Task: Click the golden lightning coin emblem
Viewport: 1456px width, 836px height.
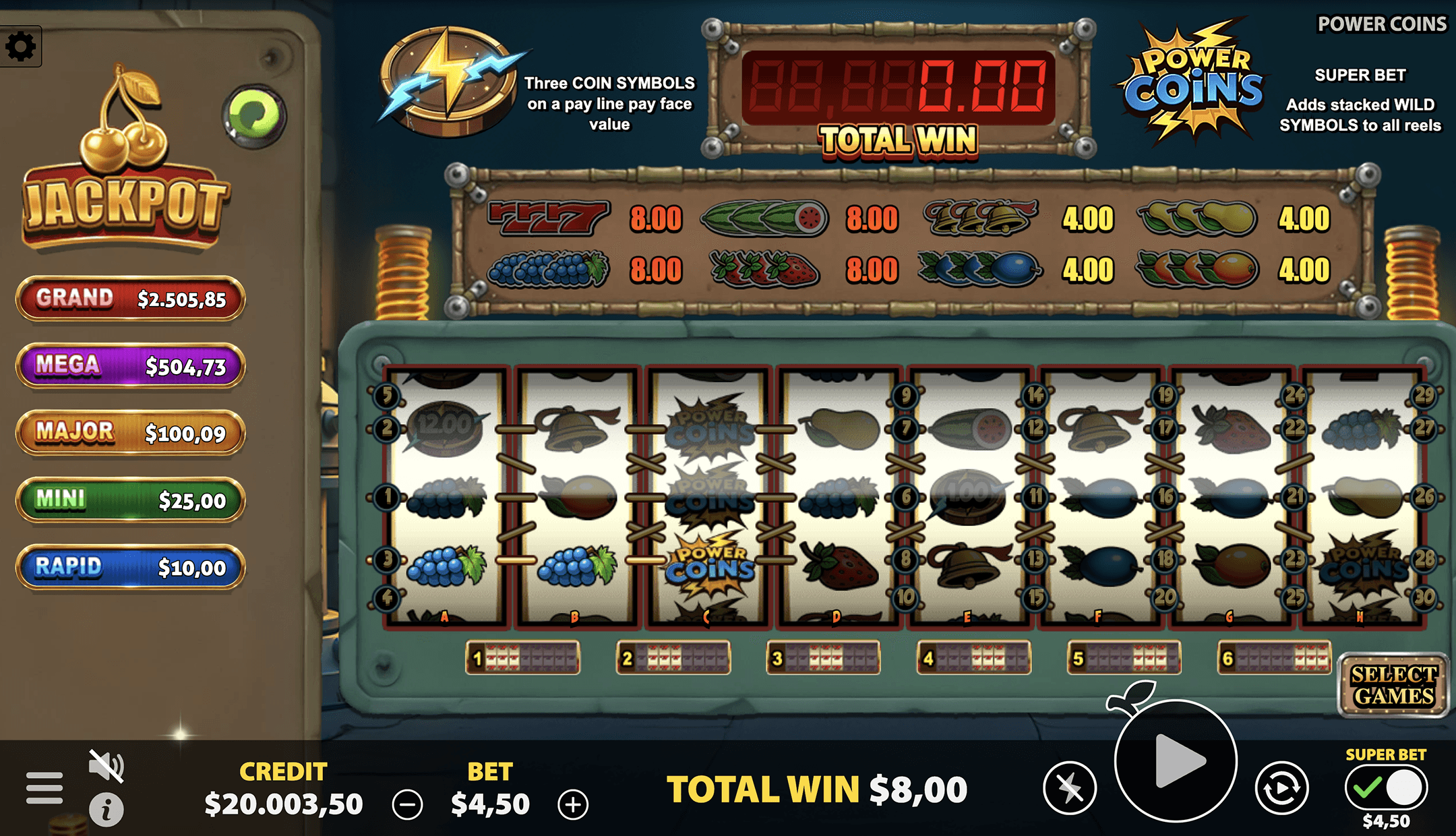Action: click(x=448, y=81)
